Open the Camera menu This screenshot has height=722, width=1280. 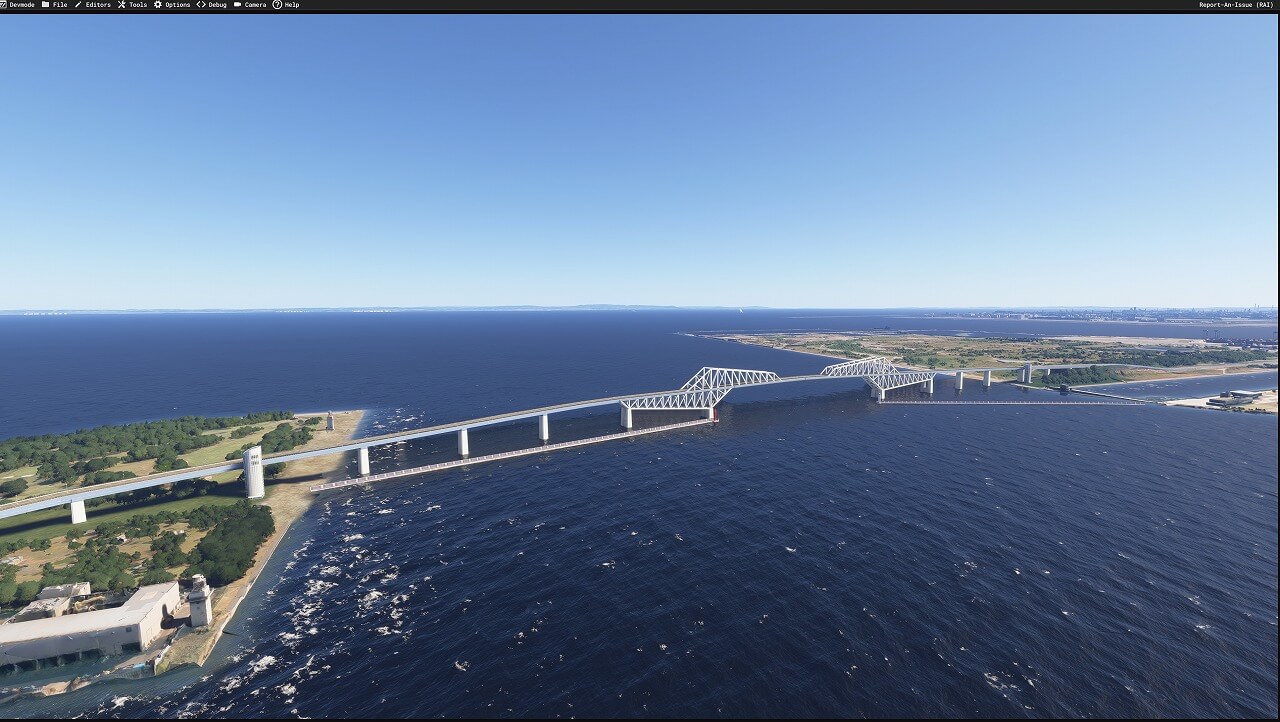click(250, 5)
